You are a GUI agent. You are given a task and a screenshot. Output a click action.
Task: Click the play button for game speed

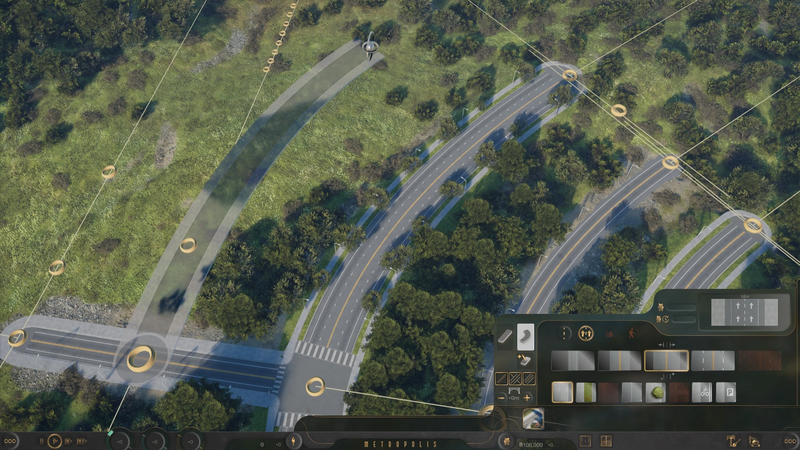coord(55,440)
